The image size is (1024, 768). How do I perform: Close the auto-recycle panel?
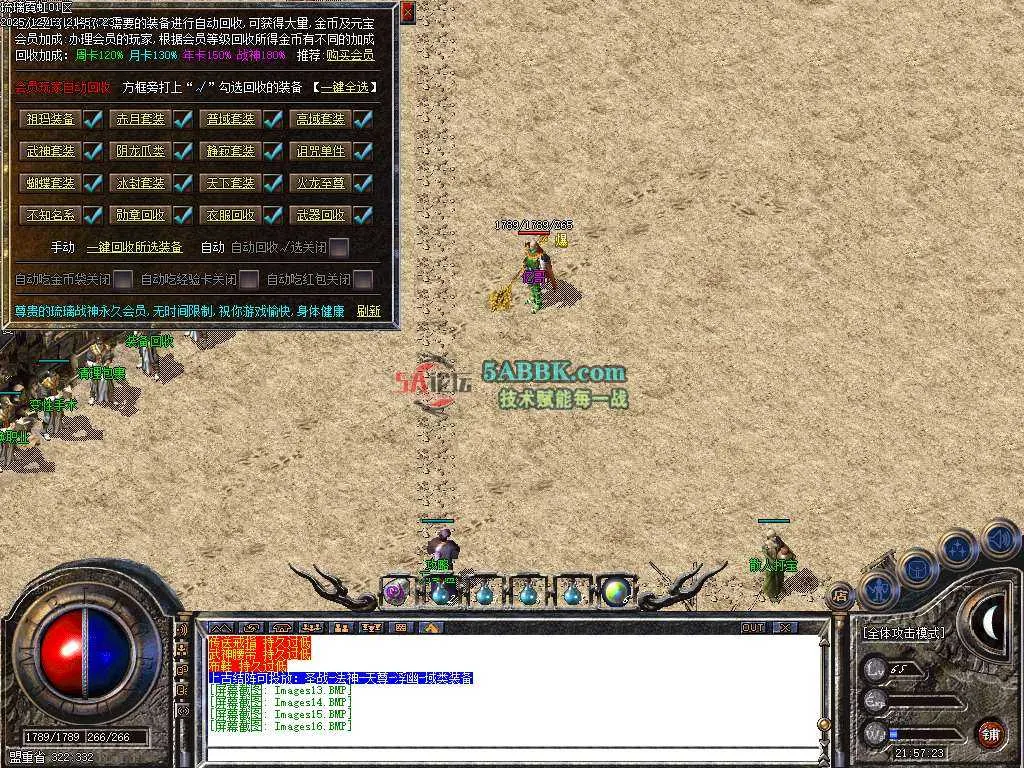[x=407, y=12]
